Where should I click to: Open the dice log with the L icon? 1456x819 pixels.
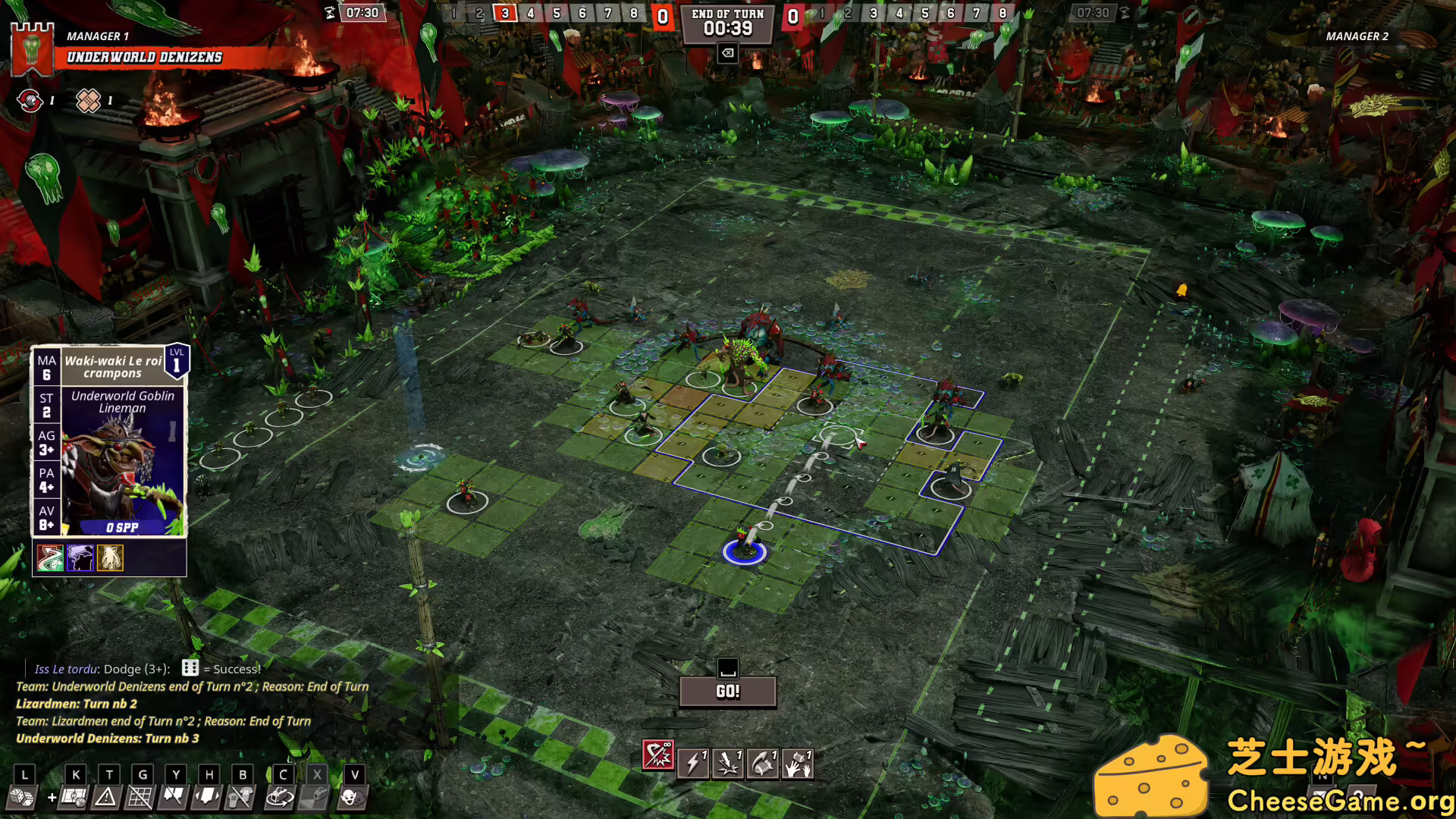(x=23, y=799)
